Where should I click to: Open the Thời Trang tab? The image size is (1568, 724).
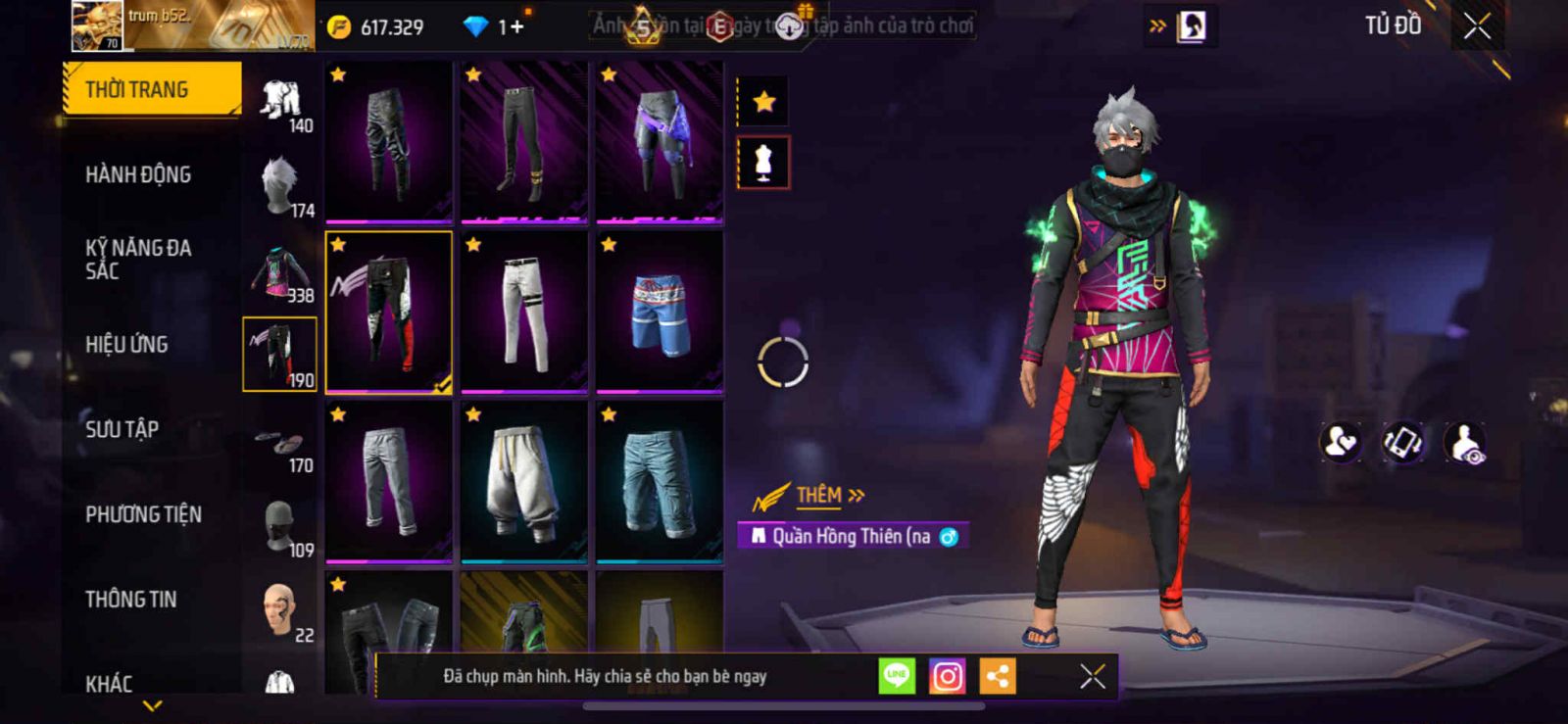(x=151, y=89)
